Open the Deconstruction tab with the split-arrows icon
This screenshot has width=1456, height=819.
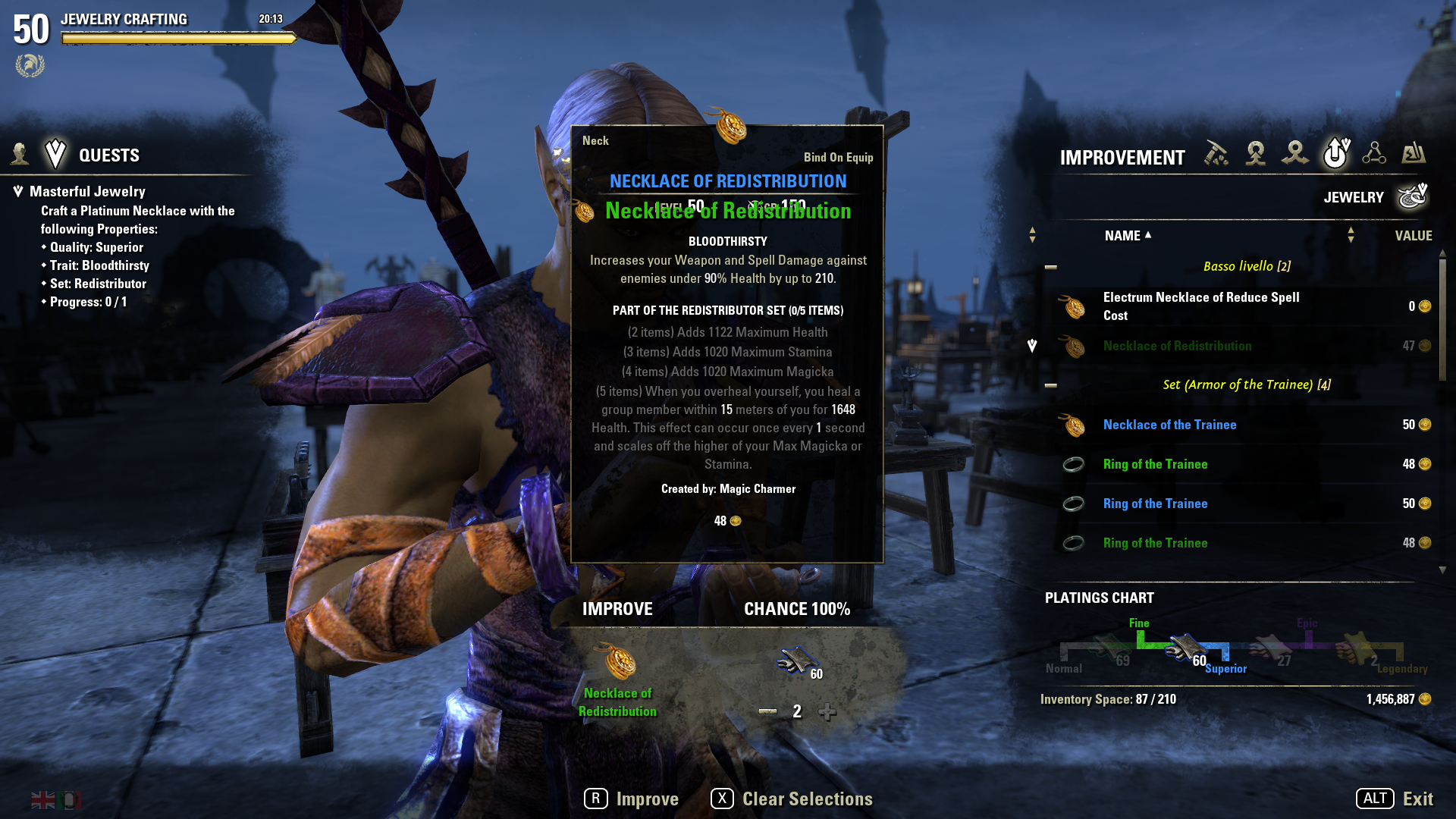coord(1295,154)
